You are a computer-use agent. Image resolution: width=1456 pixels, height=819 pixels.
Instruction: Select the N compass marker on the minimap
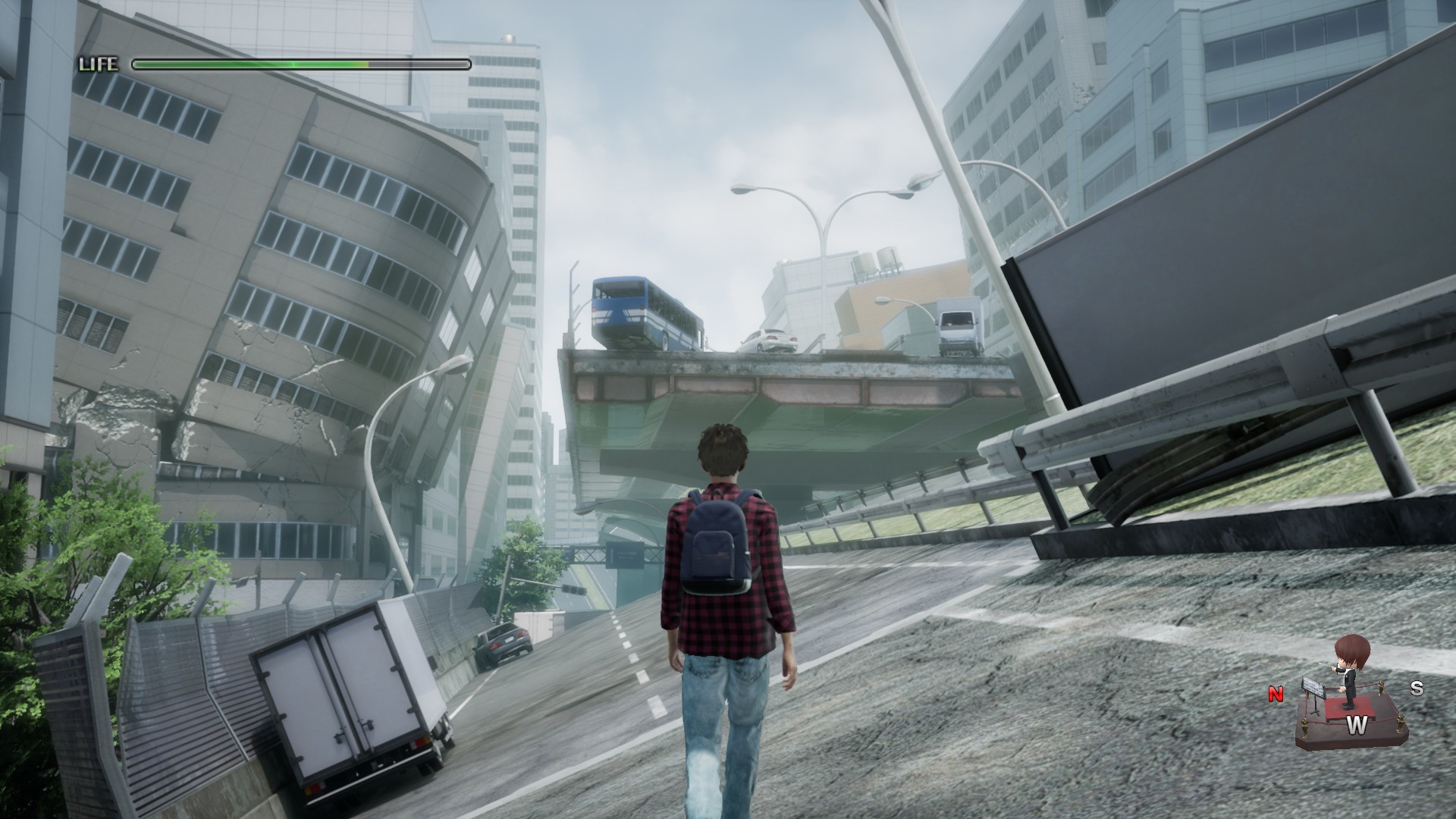(1276, 692)
